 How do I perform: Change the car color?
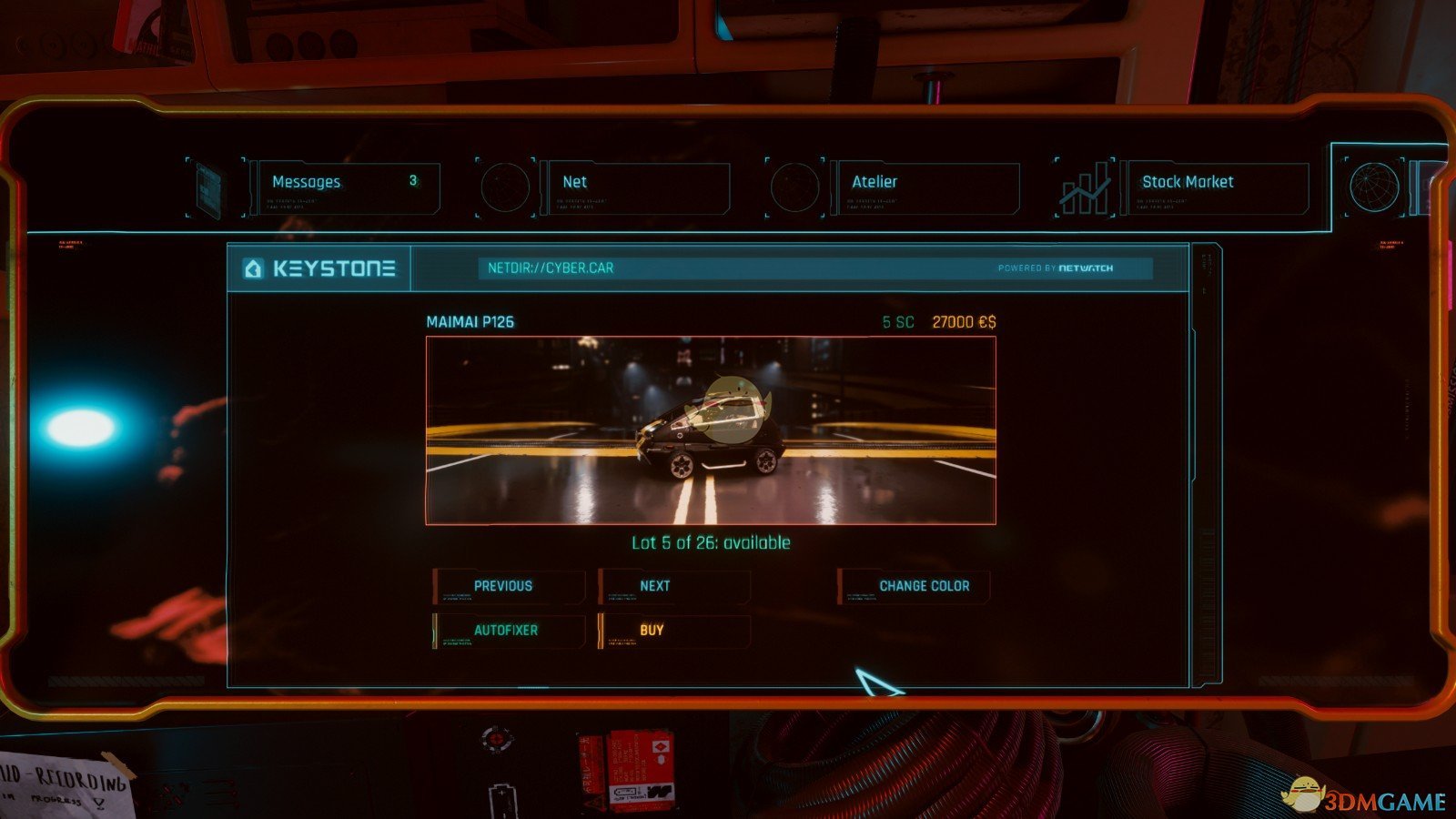[914, 587]
